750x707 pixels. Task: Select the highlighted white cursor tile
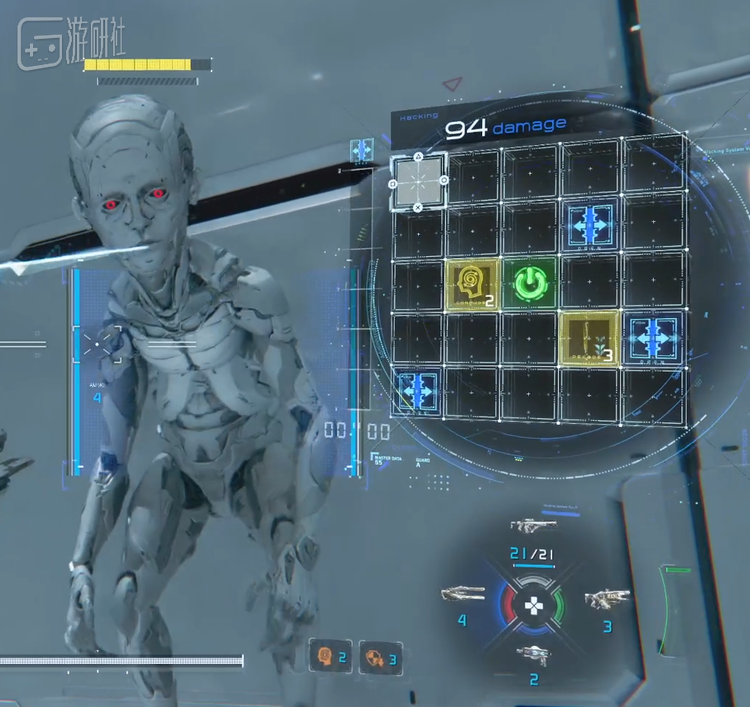click(418, 181)
